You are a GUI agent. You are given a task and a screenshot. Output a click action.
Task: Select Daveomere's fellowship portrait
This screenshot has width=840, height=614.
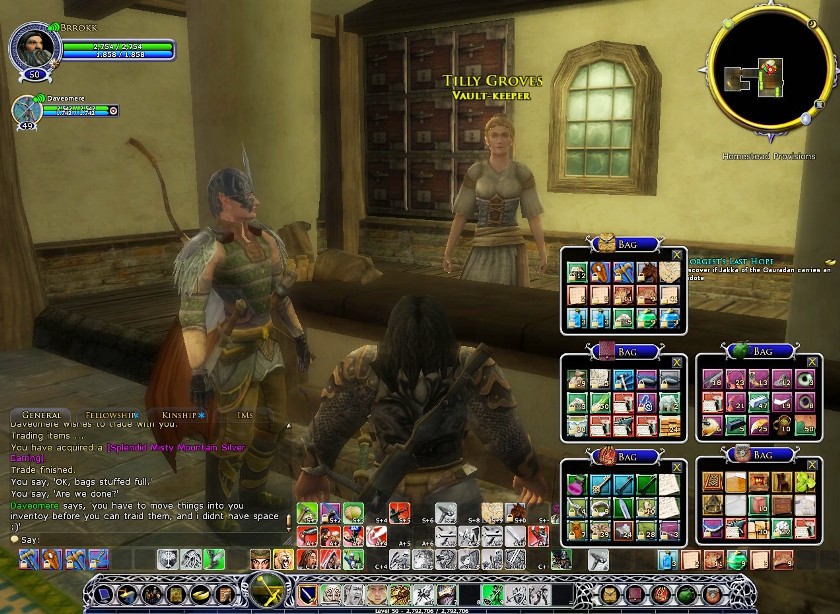point(26,111)
